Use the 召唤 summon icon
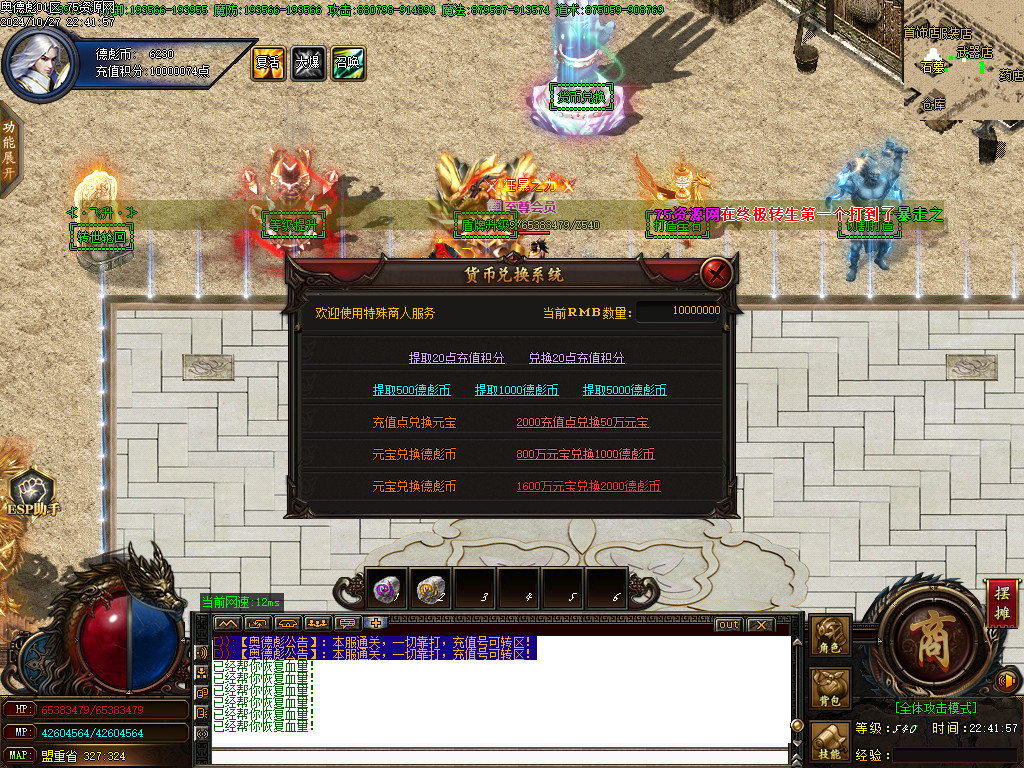This screenshot has height=768, width=1024. 348,62
